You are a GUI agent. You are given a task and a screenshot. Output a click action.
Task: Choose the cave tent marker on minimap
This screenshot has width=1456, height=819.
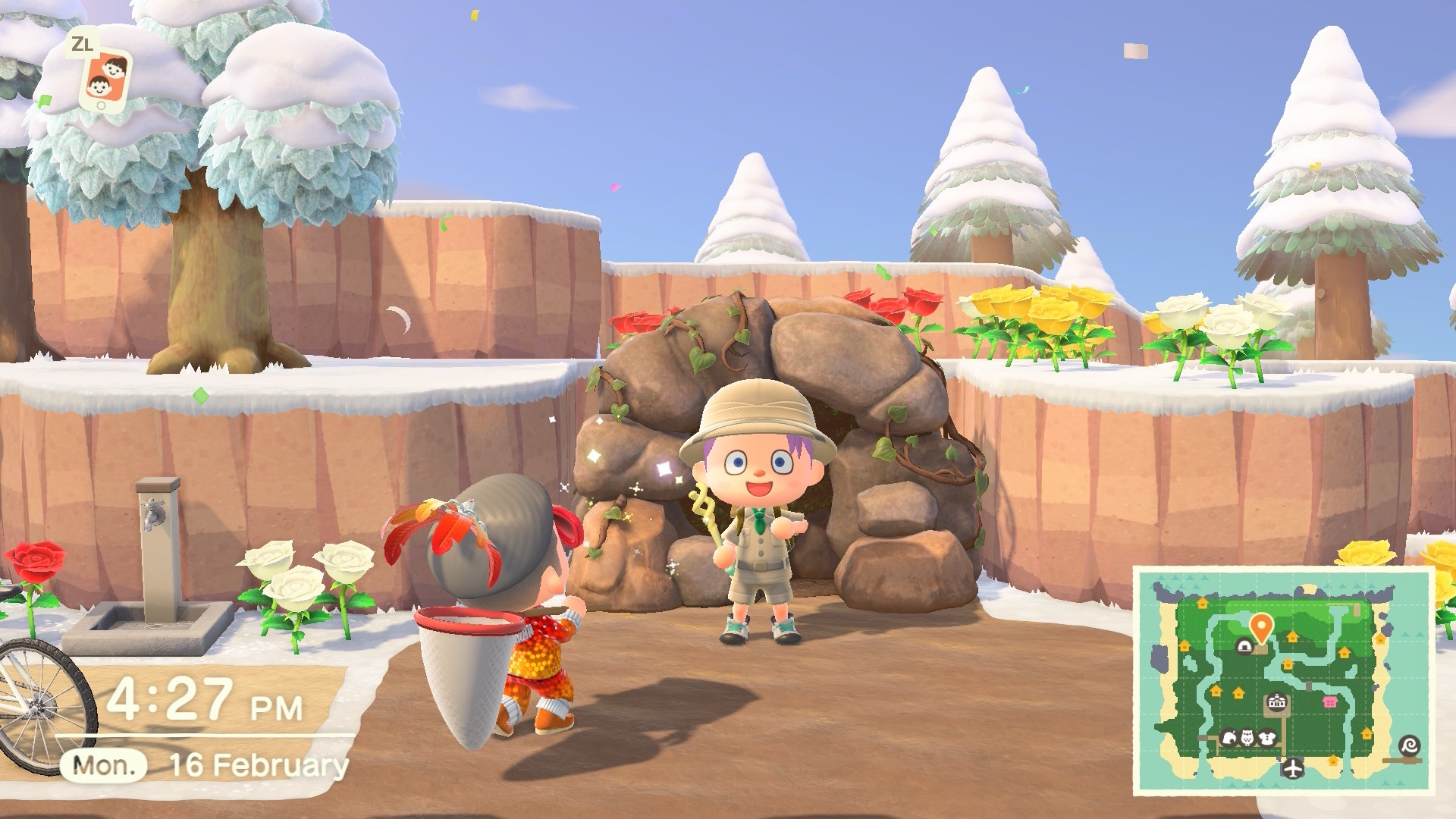tap(1244, 646)
